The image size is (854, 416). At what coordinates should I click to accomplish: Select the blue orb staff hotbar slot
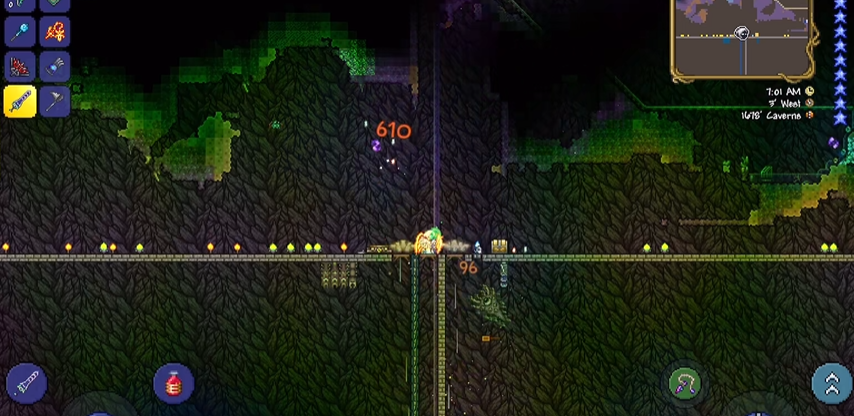tap(20, 32)
